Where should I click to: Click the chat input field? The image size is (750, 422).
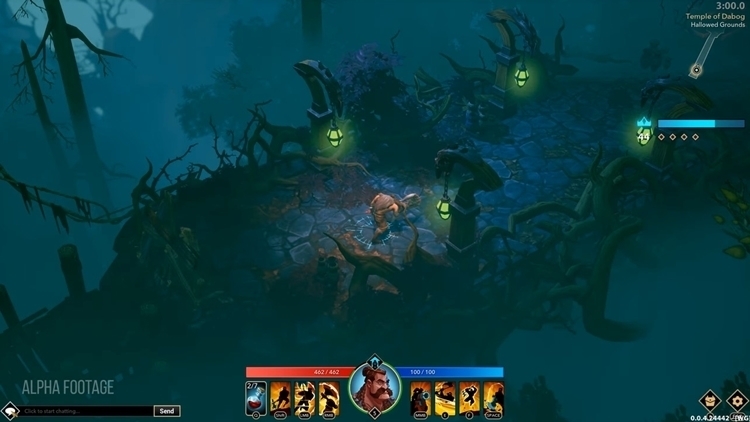click(86, 411)
